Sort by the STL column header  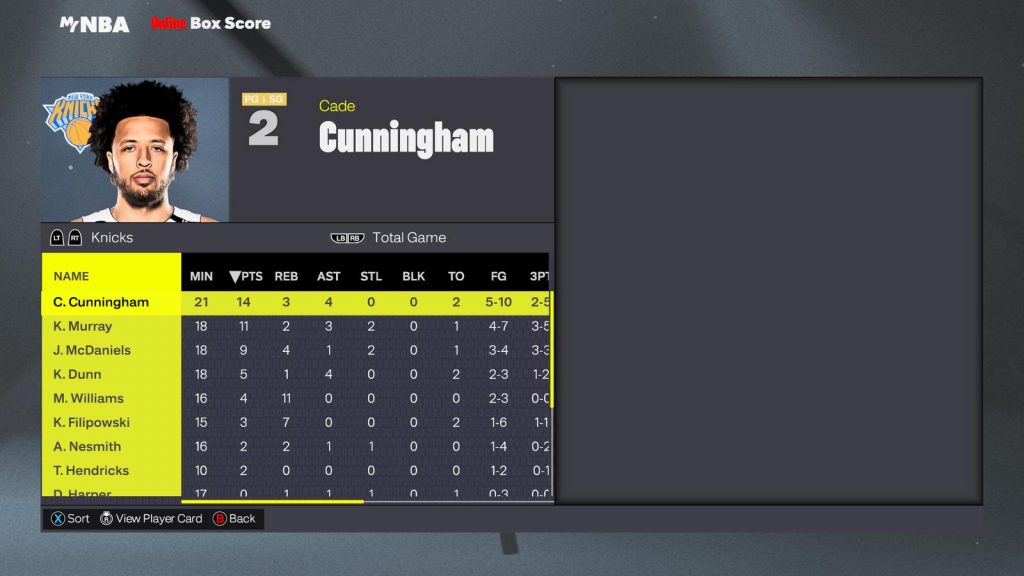point(371,276)
